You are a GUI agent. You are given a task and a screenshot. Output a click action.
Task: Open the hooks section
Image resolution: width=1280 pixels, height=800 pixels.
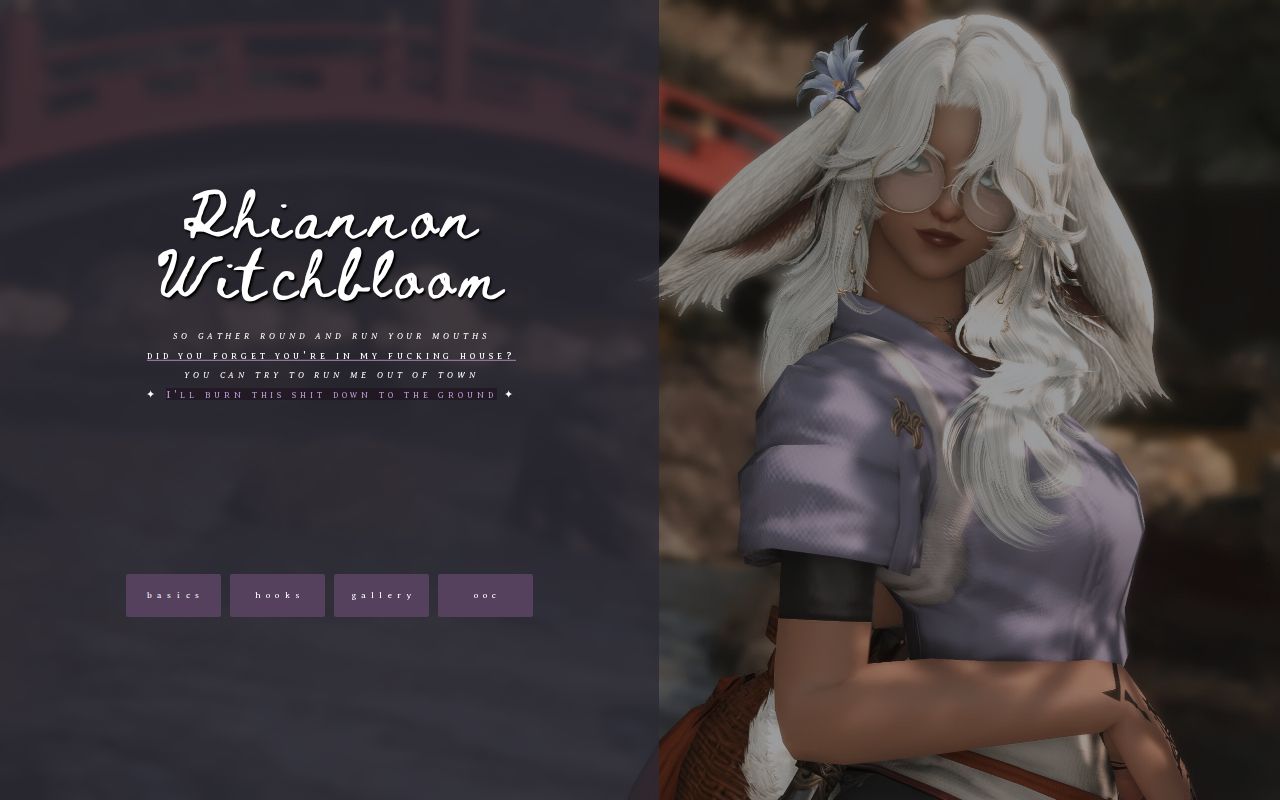277,595
